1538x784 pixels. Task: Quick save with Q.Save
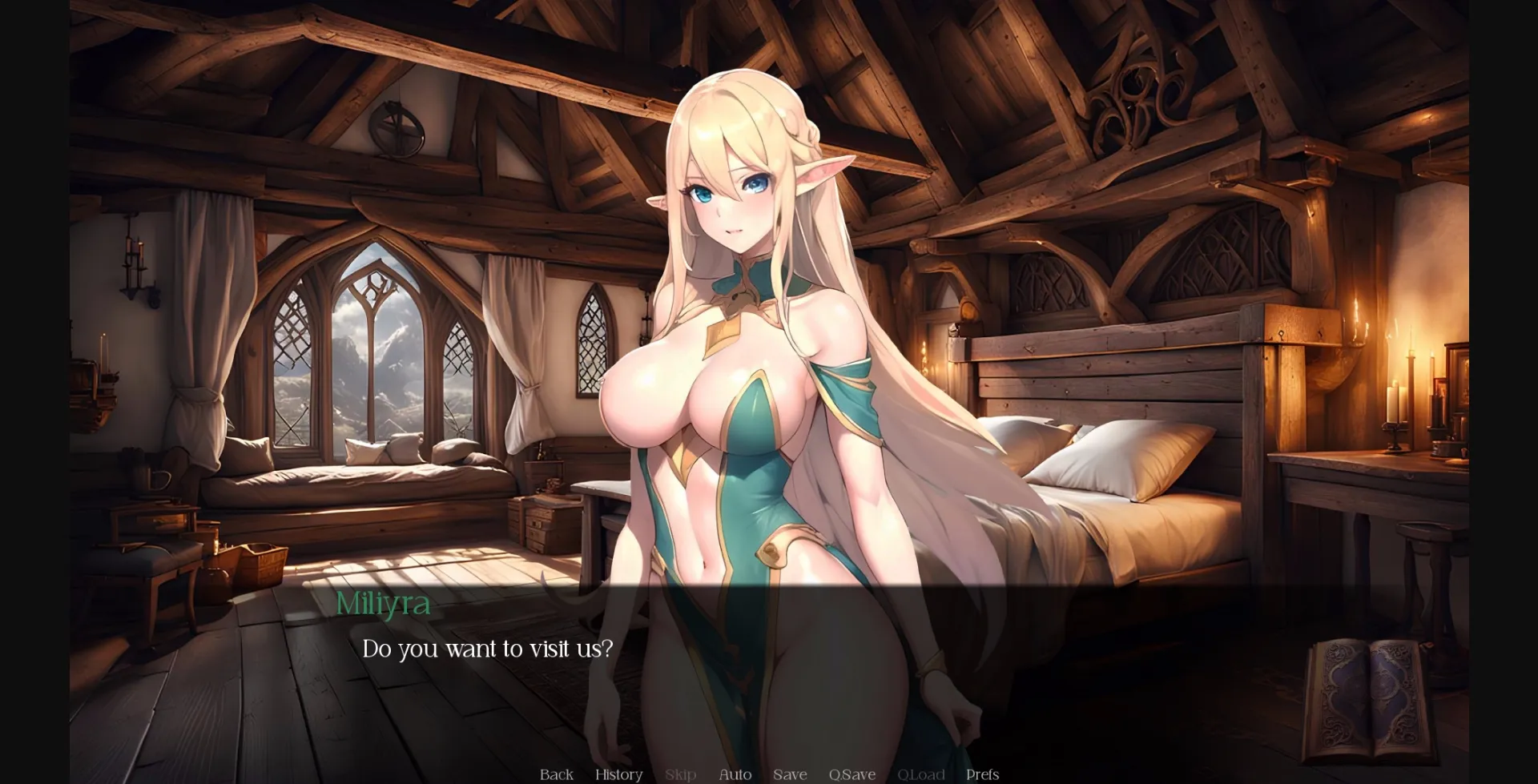(852, 774)
